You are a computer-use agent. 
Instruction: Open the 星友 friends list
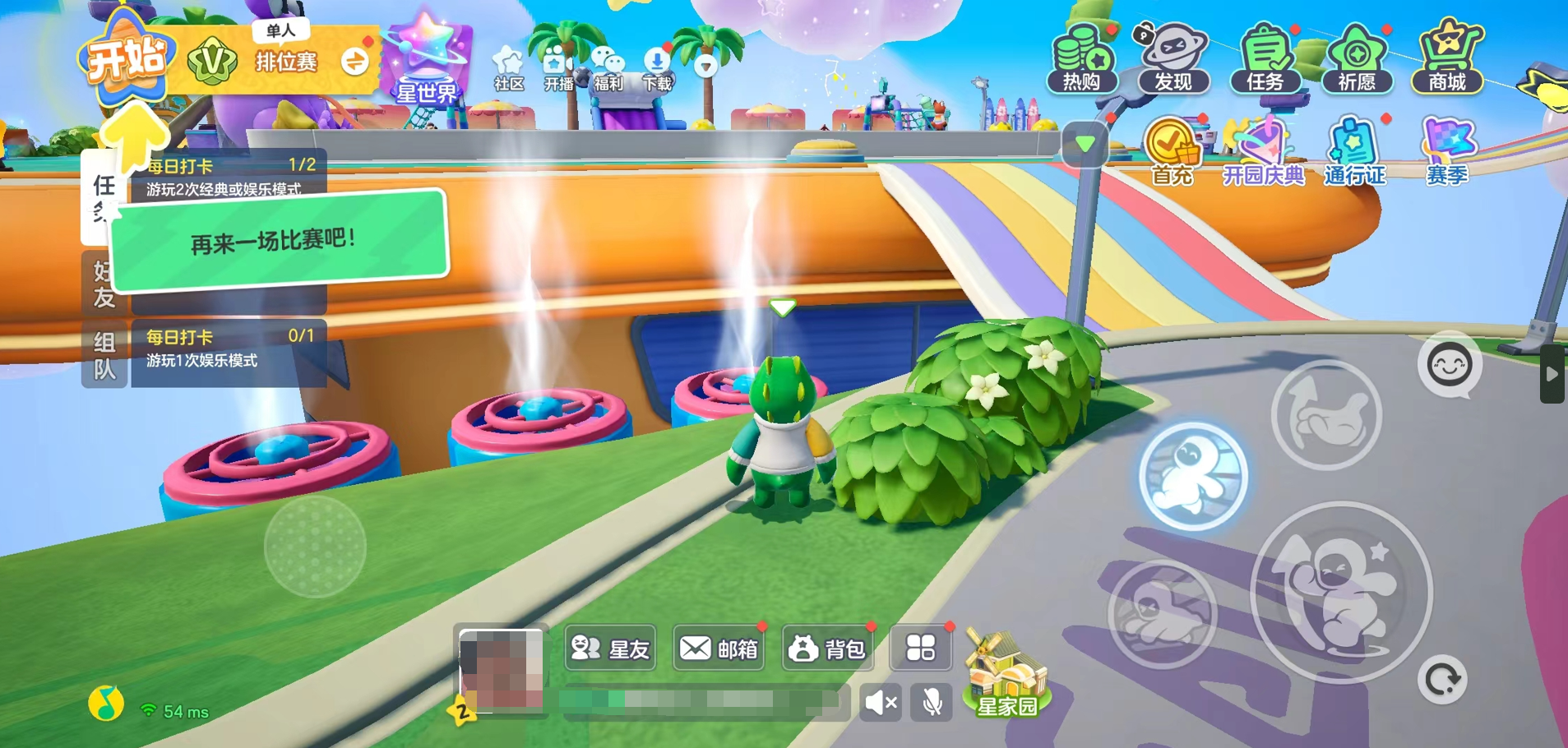coord(610,649)
